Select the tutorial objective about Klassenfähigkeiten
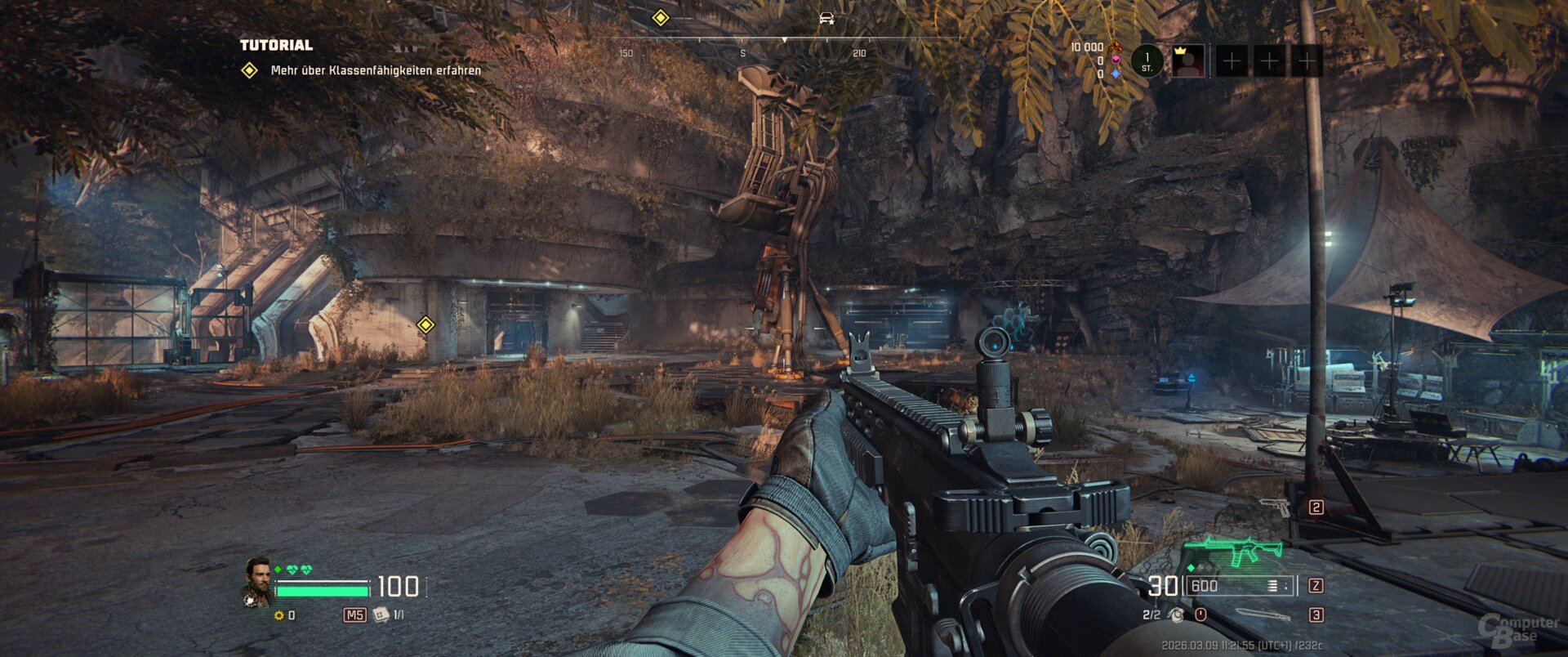 point(375,70)
